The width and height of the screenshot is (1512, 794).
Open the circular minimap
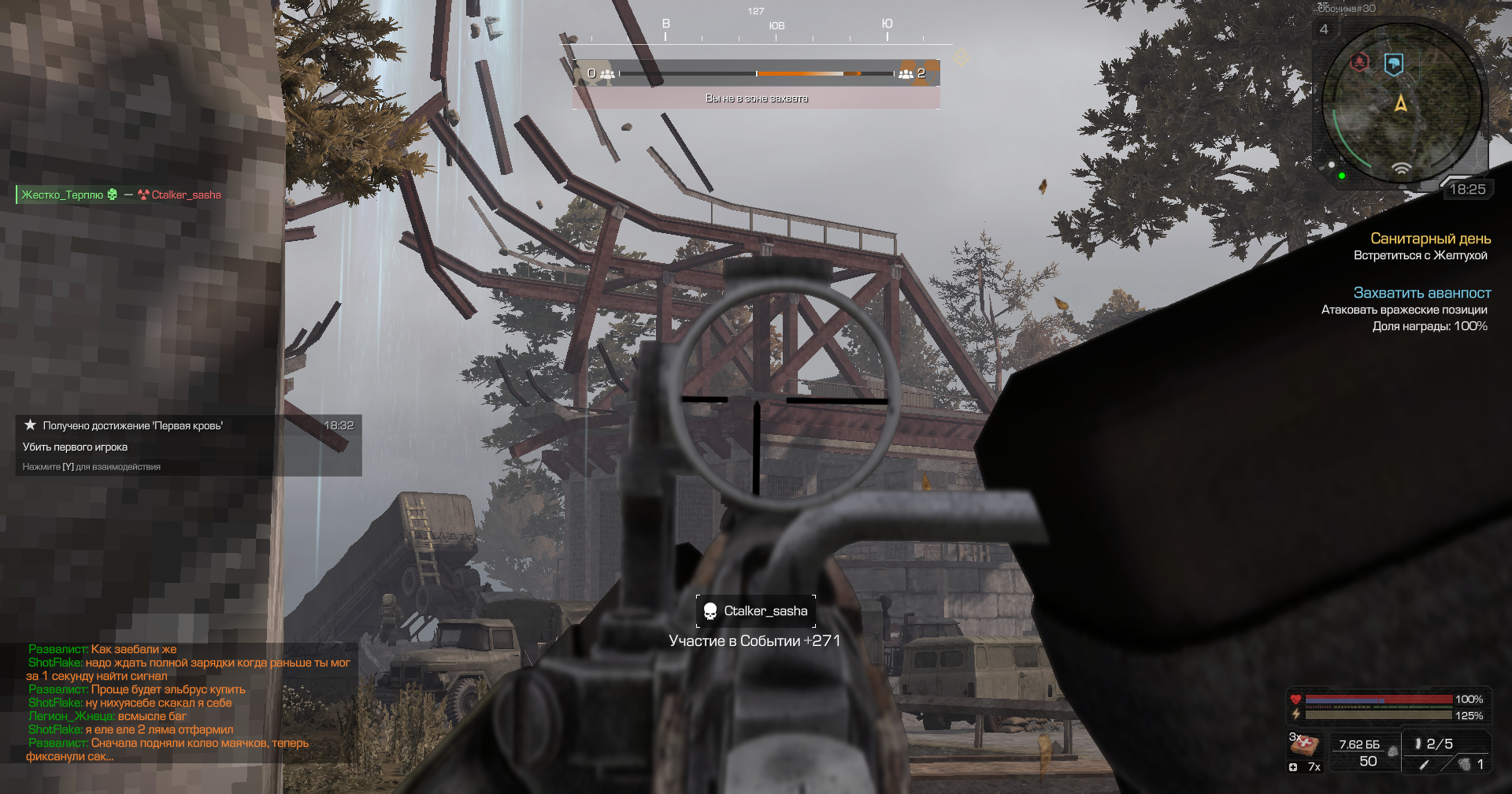pos(1401,103)
